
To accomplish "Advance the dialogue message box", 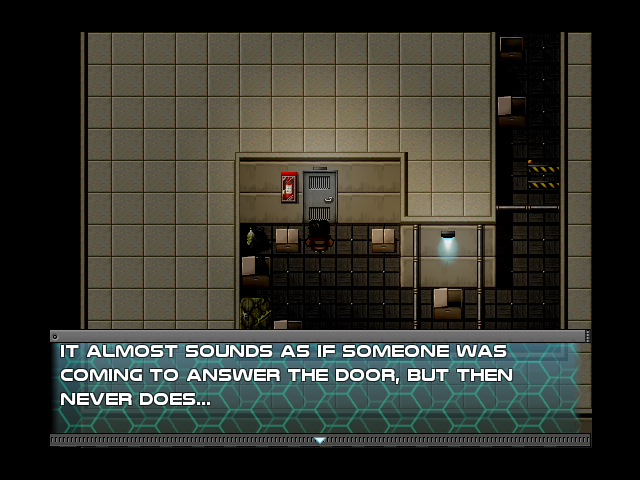I will [319, 385].
